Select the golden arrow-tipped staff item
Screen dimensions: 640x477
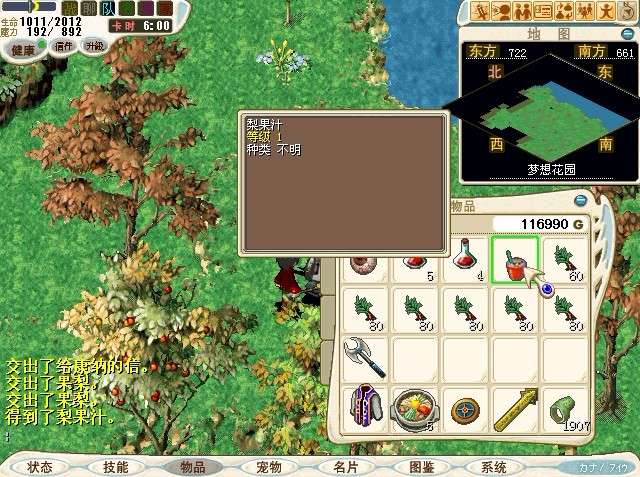(x=515, y=407)
